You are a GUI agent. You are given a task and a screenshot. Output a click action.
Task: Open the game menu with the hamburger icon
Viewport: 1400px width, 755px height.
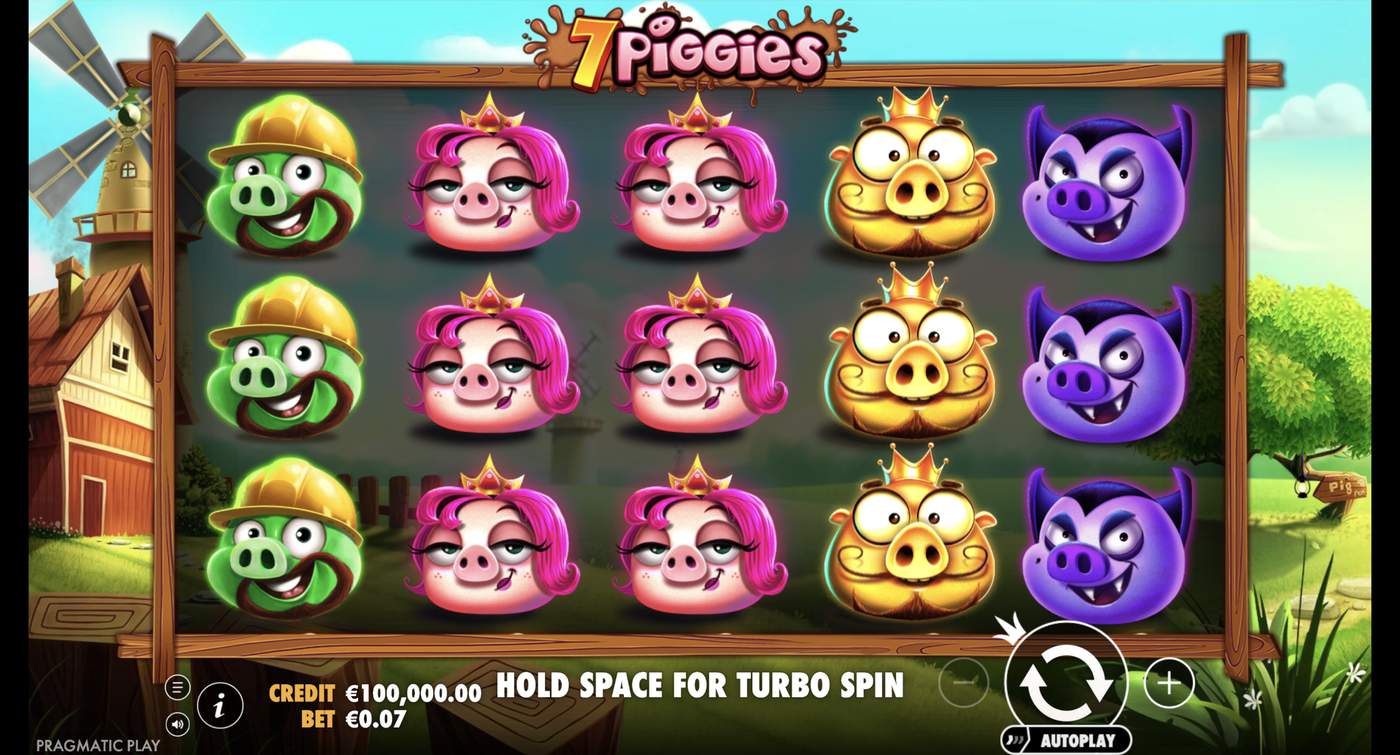click(179, 687)
